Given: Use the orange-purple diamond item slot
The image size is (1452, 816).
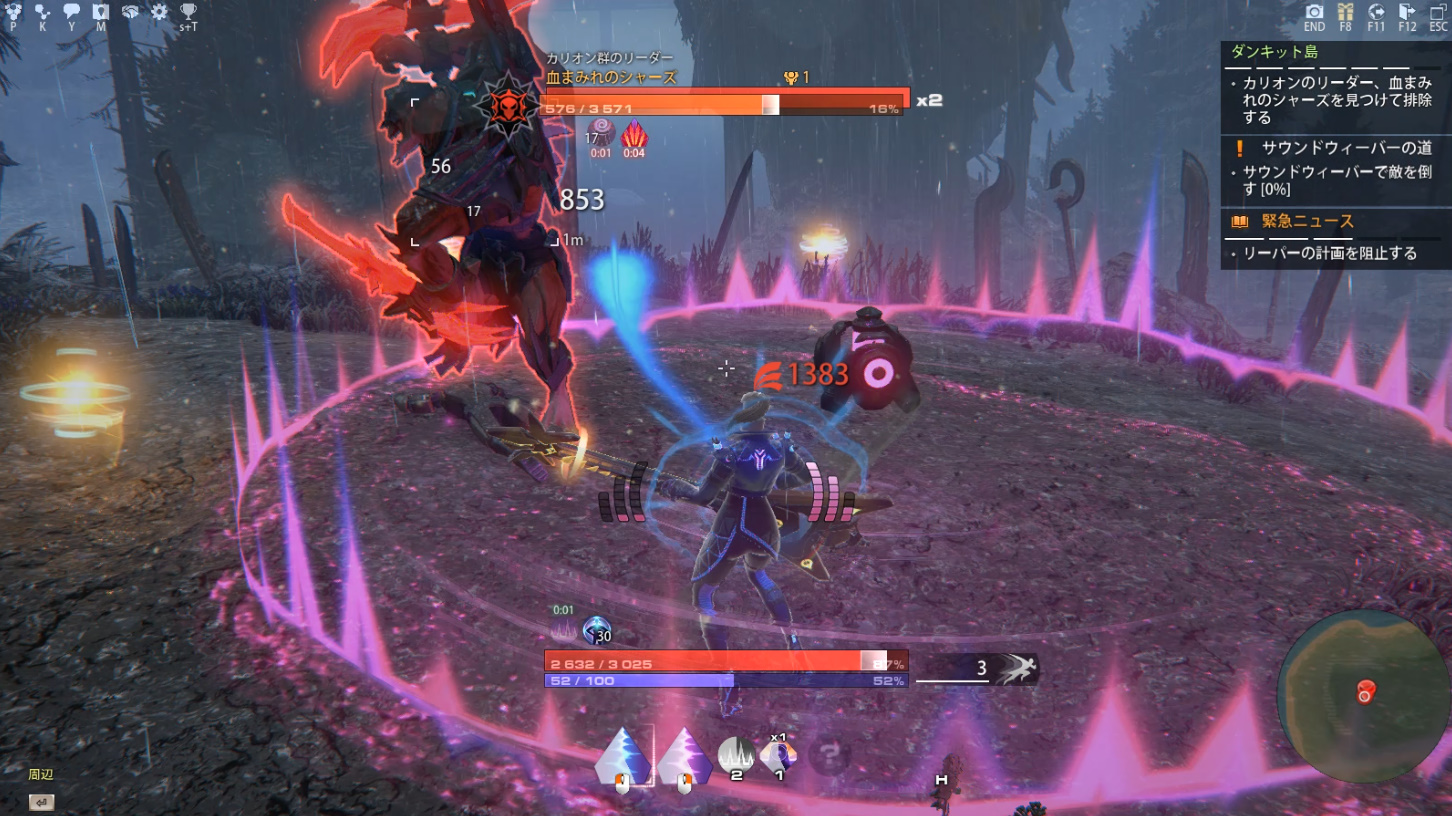Looking at the screenshot, I should tap(779, 755).
